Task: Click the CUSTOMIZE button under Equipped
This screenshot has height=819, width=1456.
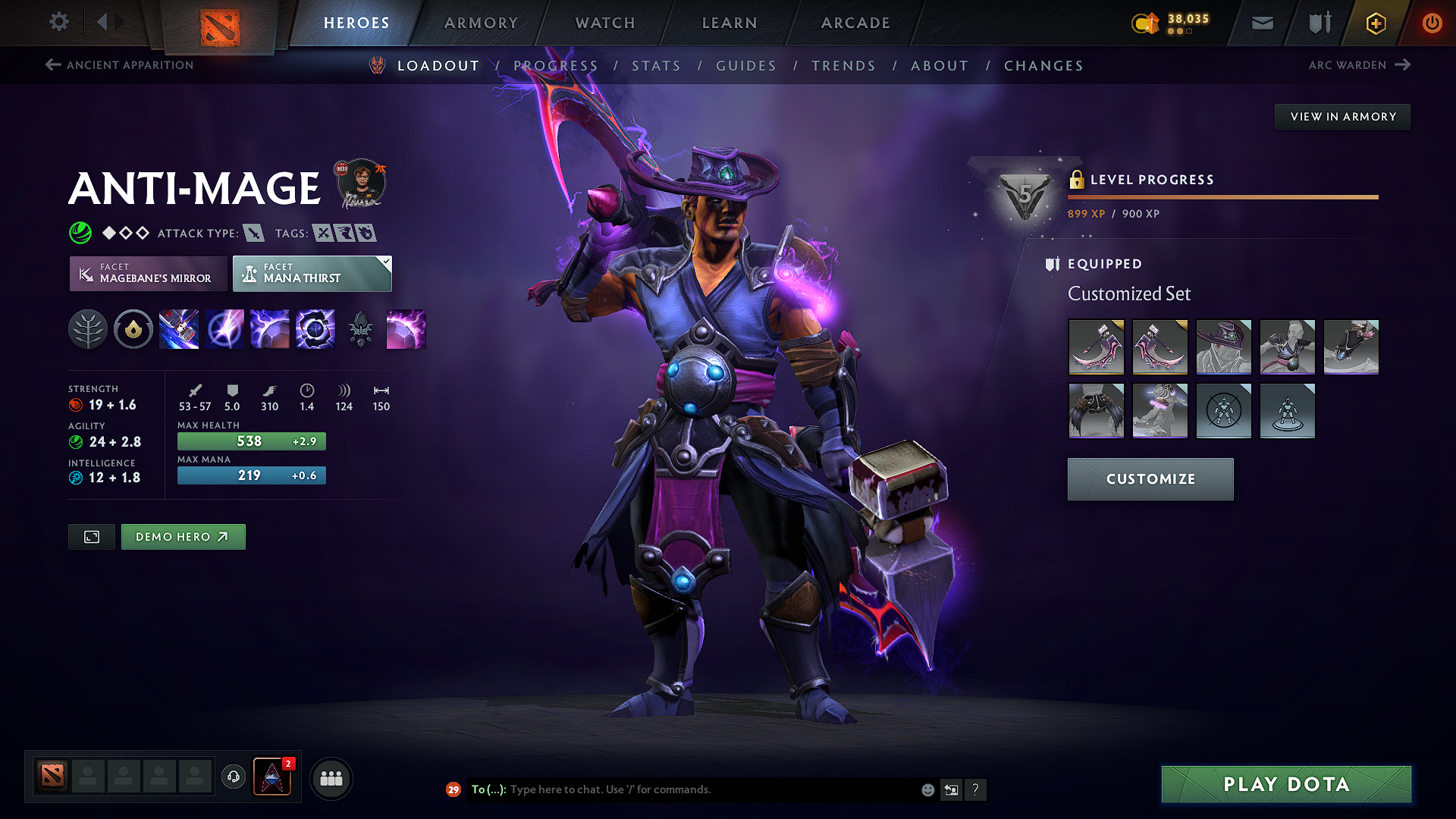Action: (1150, 479)
